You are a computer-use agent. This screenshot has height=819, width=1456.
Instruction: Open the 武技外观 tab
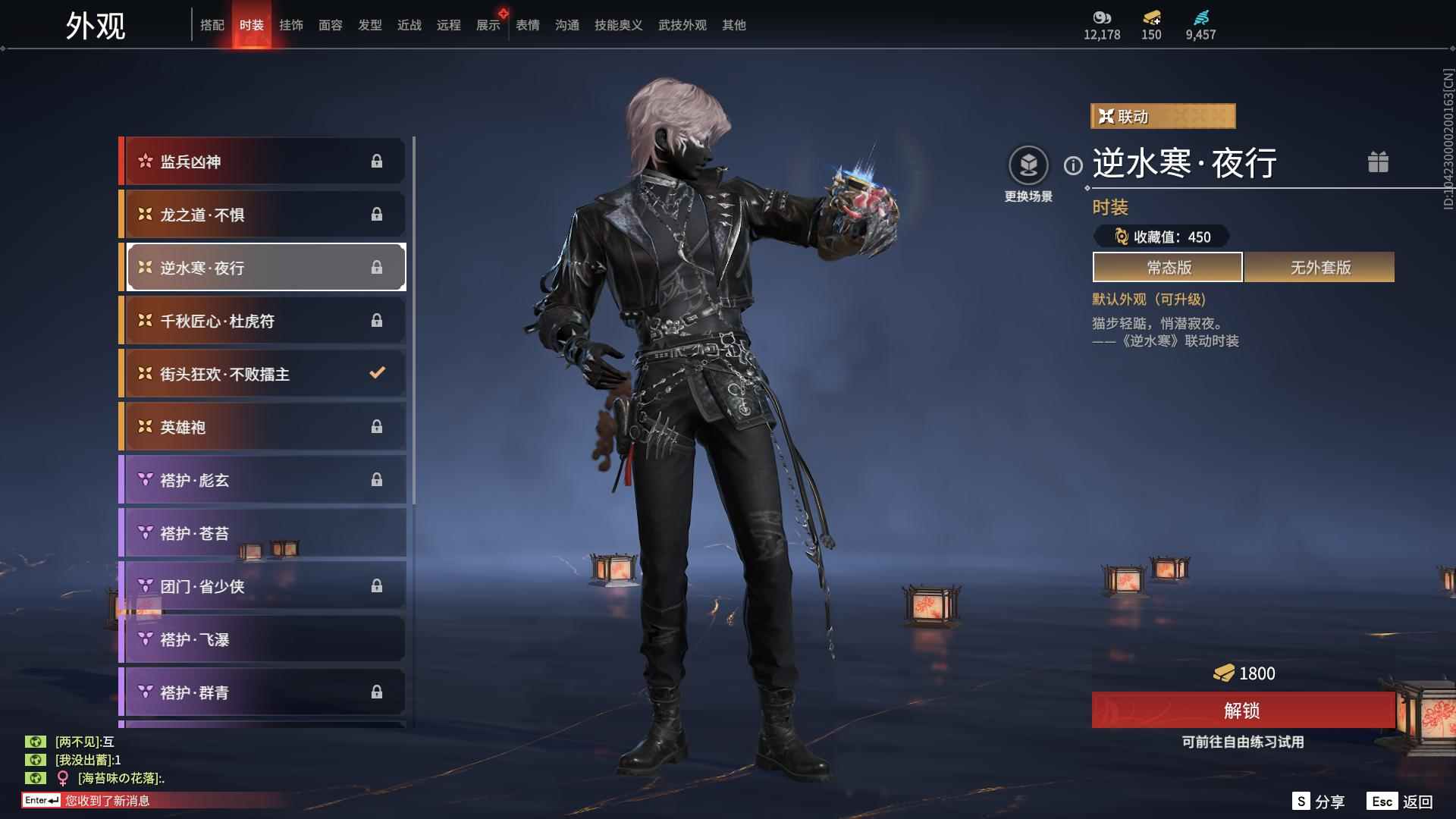pyautogui.click(x=682, y=25)
